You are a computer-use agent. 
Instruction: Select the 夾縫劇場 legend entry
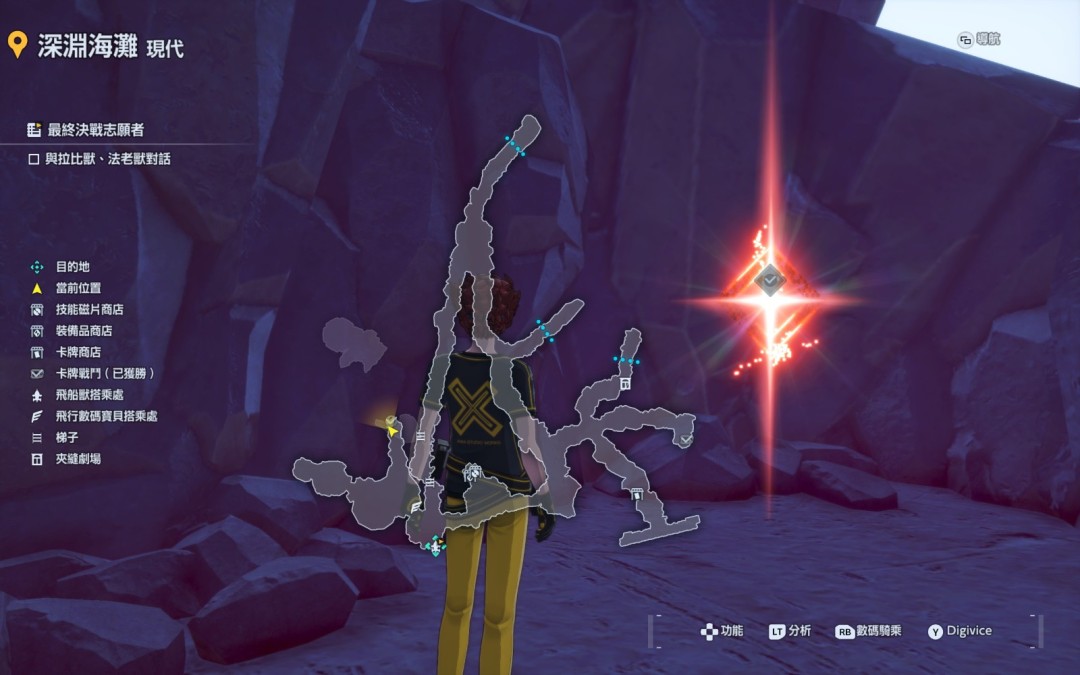(x=77, y=459)
